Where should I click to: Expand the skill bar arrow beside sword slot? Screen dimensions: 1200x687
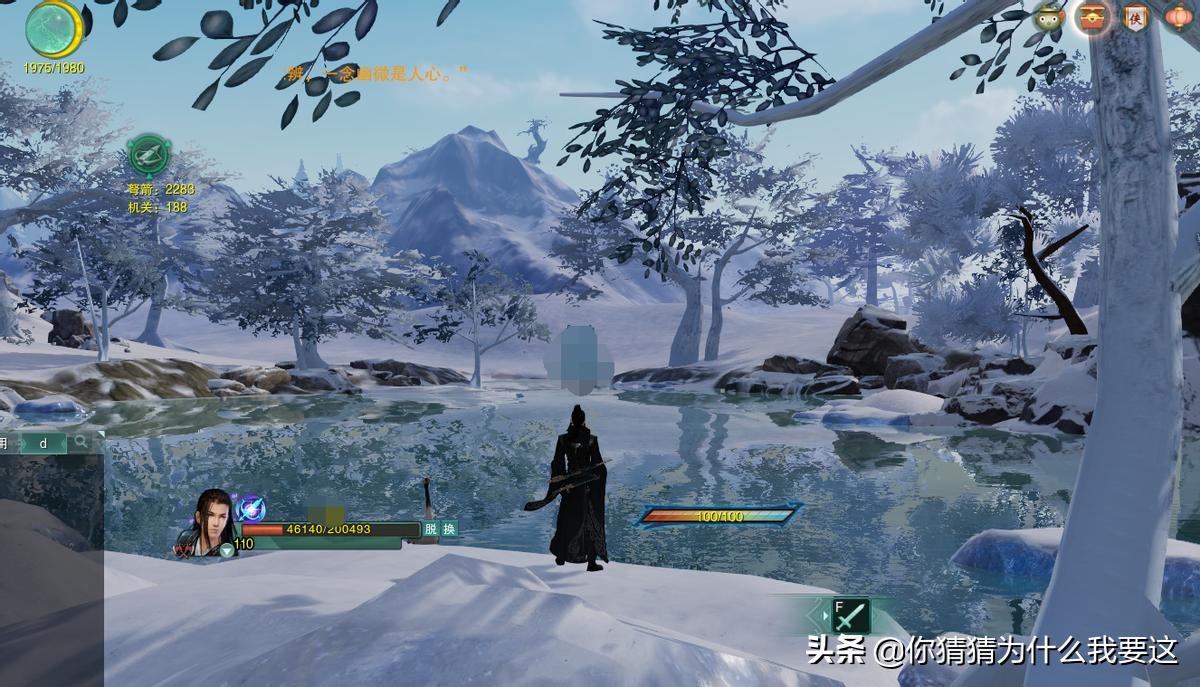[x=825, y=615]
